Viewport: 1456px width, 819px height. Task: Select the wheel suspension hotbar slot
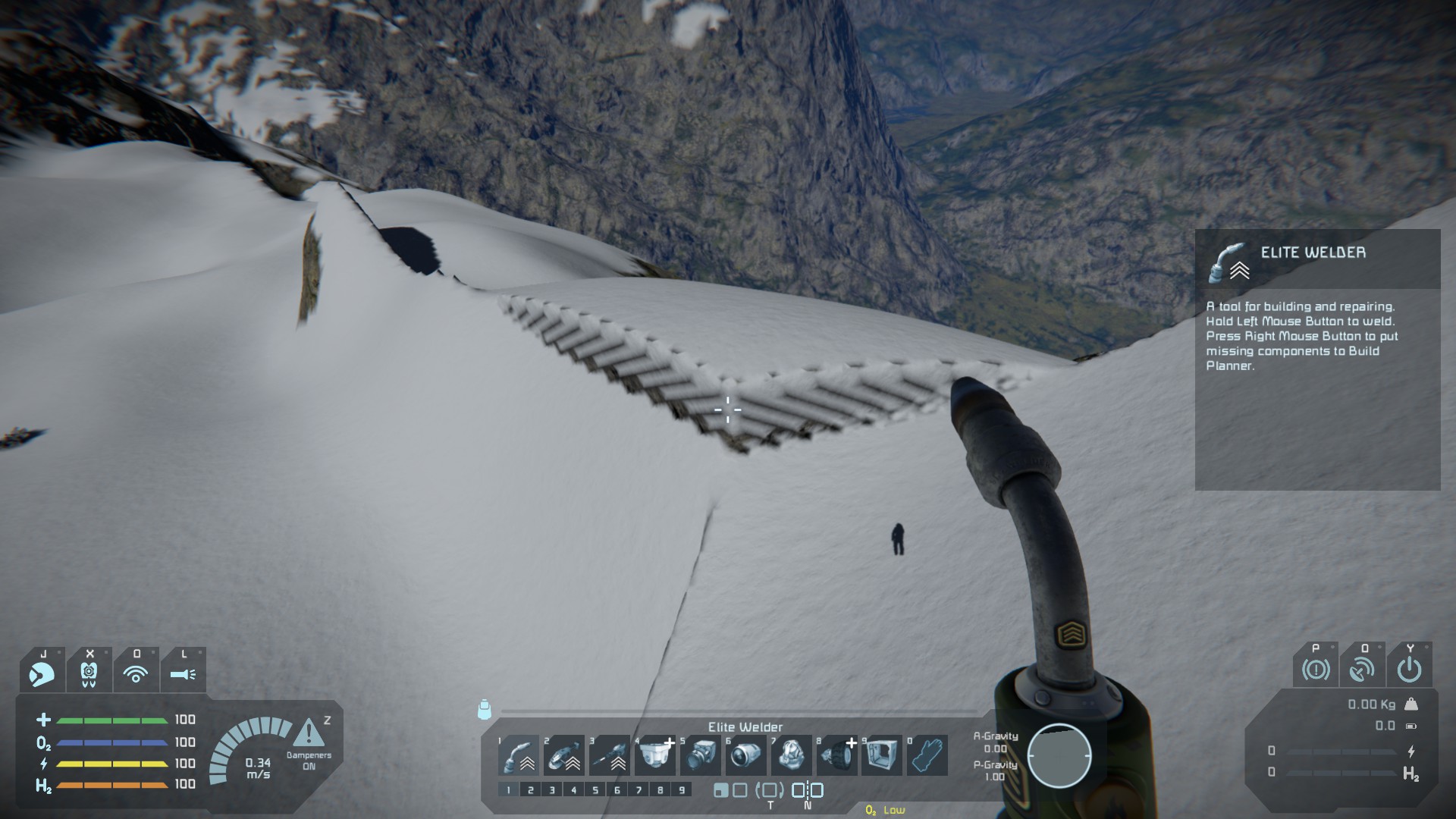(x=836, y=755)
